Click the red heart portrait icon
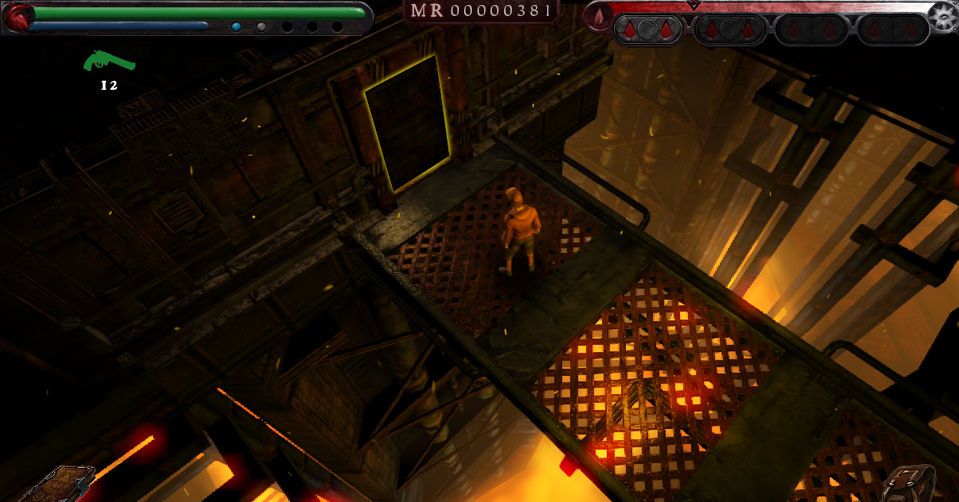The height and width of the screenshot is (502, 959). [x=19, y=15]
